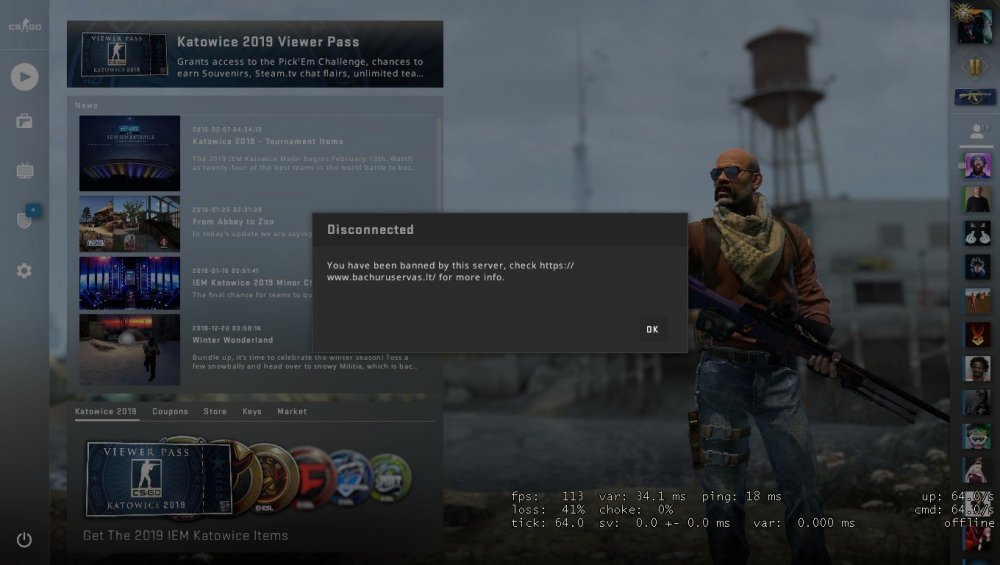Open the Katowice 2019 Viewer Pass banner
The height and width of the screenshot is (565, 1000).
pyautogui.click(x=255, y=54)
